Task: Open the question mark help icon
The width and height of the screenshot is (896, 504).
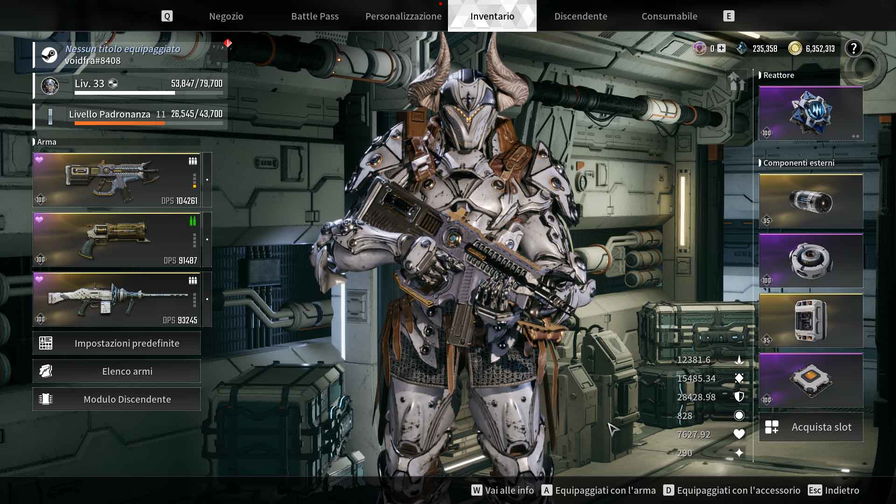Action: coord(853,48)
